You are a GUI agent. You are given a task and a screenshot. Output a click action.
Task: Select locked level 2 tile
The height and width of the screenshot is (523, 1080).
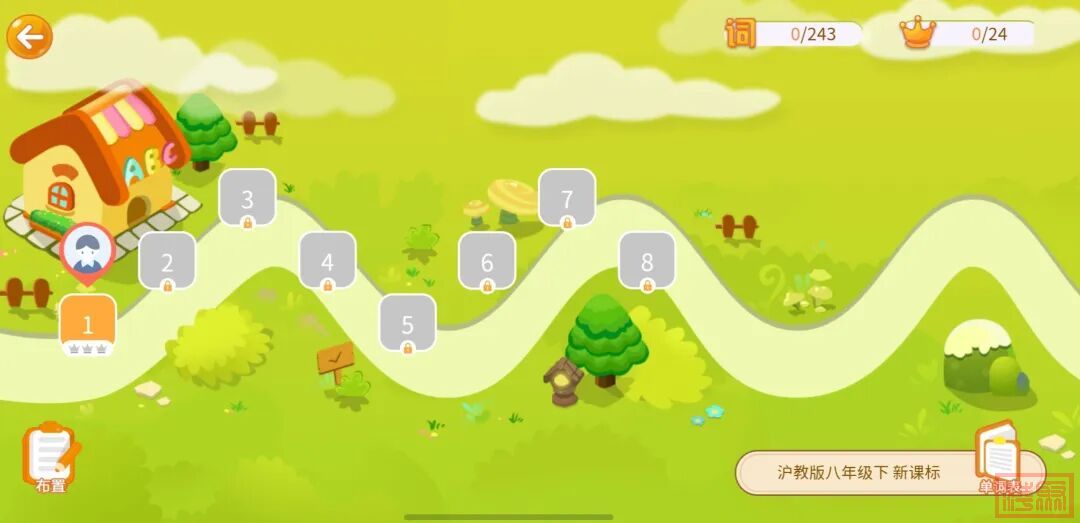pos(167,262)
